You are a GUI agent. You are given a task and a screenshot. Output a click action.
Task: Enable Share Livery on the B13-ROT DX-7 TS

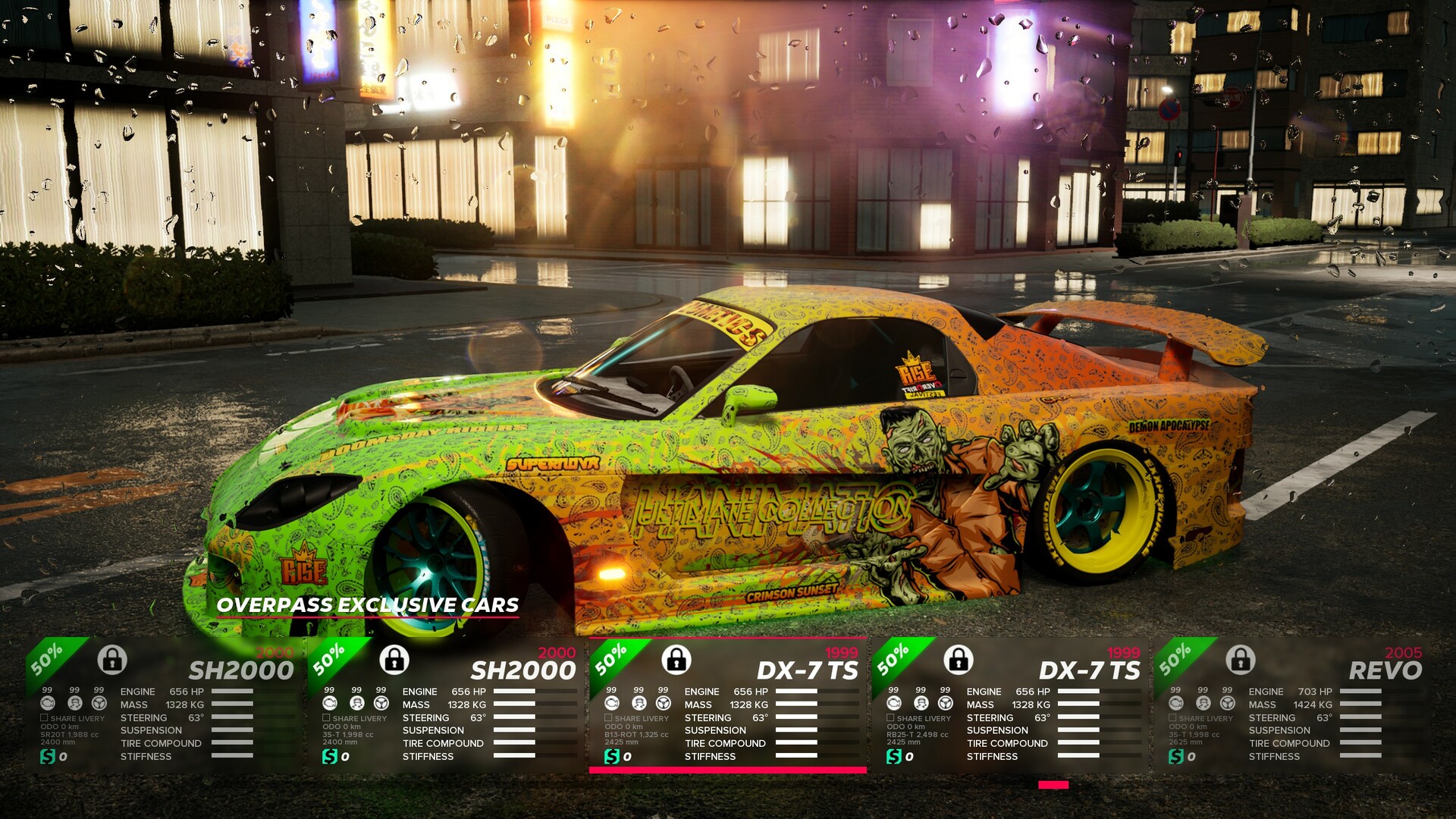608,717
